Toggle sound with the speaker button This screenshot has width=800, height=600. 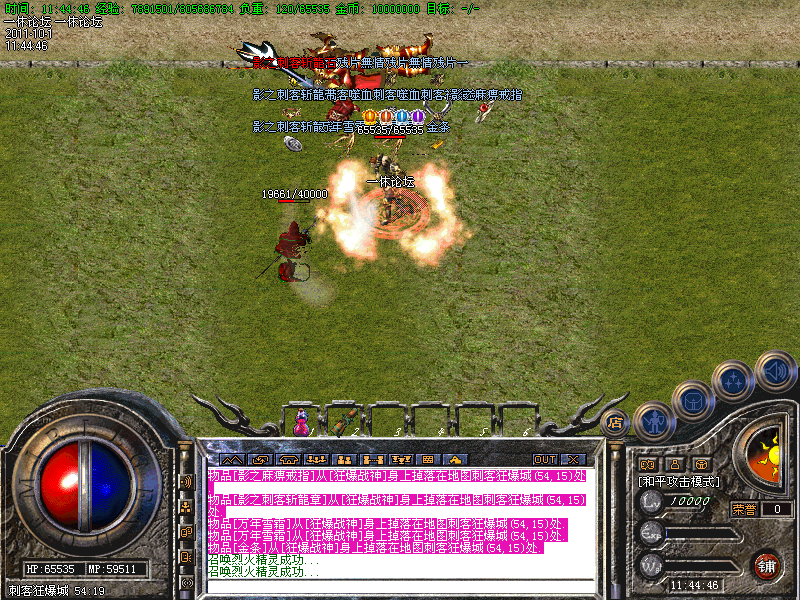point(775,371)
